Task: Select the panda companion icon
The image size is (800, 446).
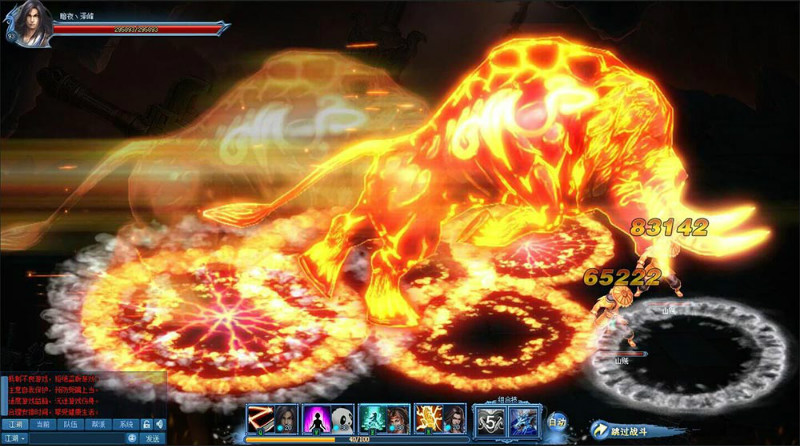Action: [x=341, y=418]
